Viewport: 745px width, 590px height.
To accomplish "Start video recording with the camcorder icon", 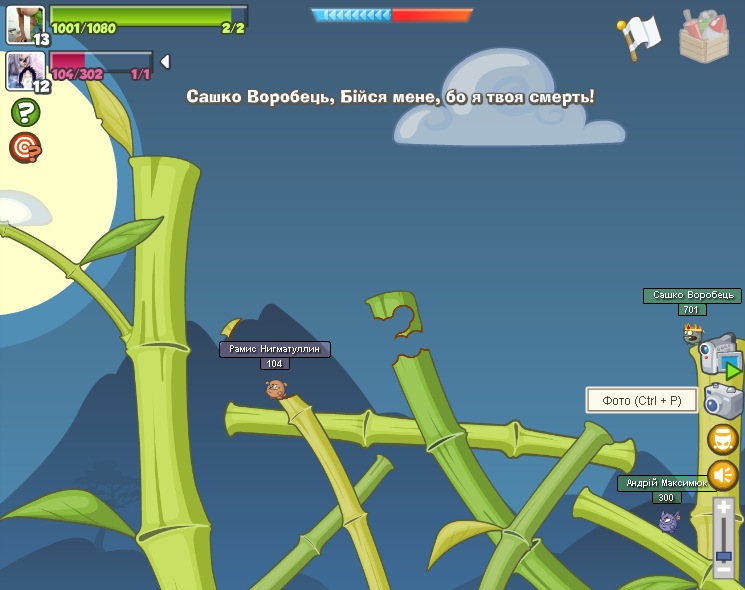I will click(719, 356).
